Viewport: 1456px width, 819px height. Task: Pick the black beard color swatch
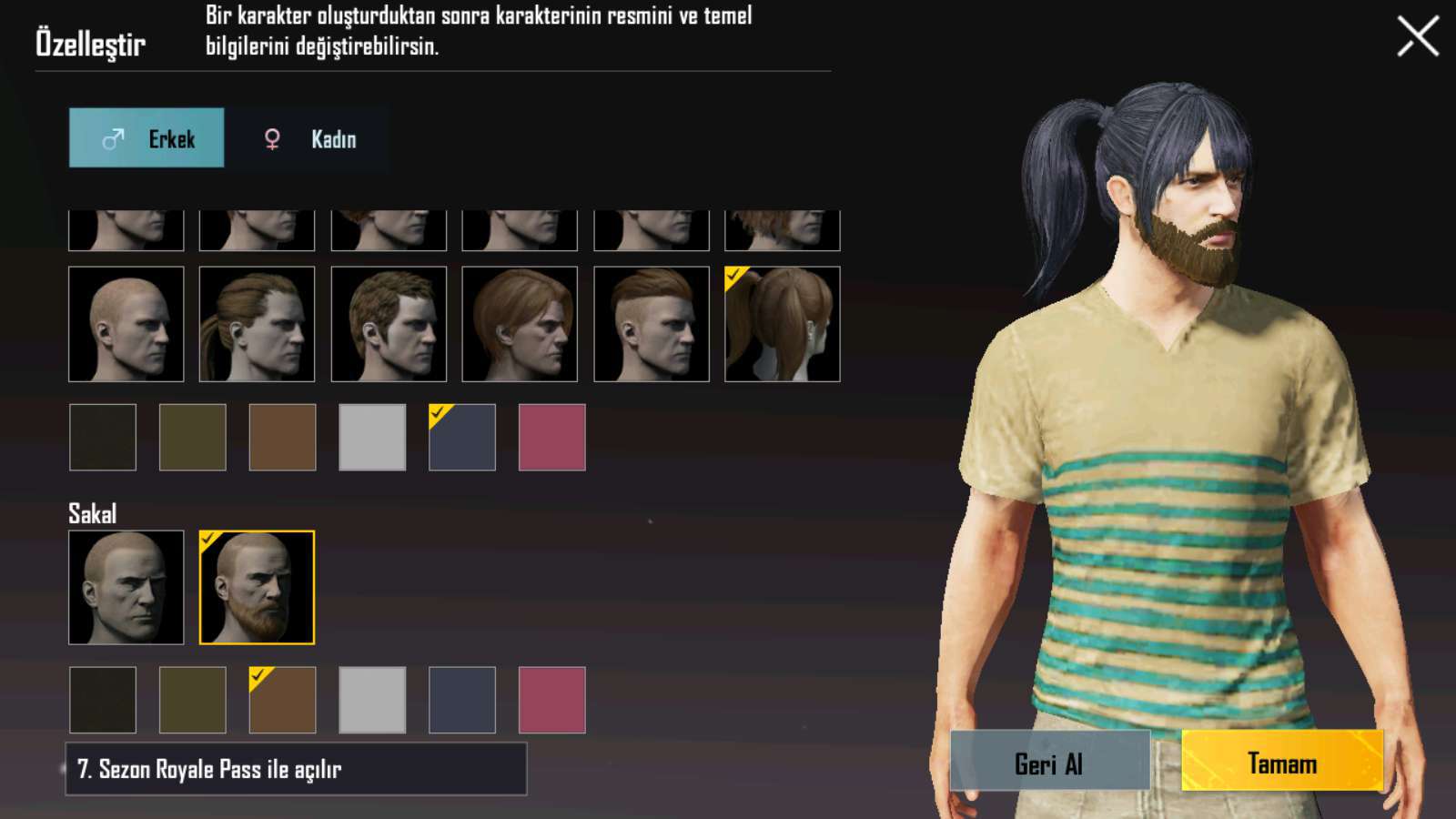[x=103, y=700]
